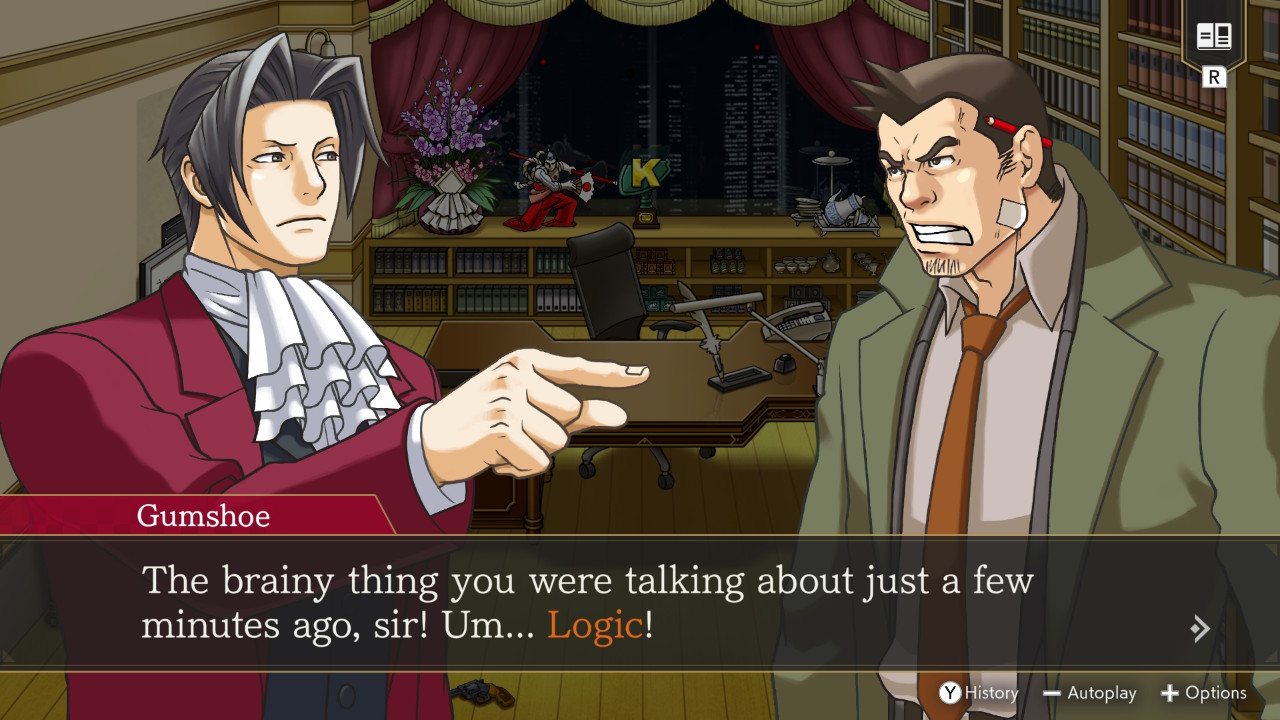Advance dialogue with the arrow indicator
Viewport: 1280px width, 720px height.
click(1200, 629)
